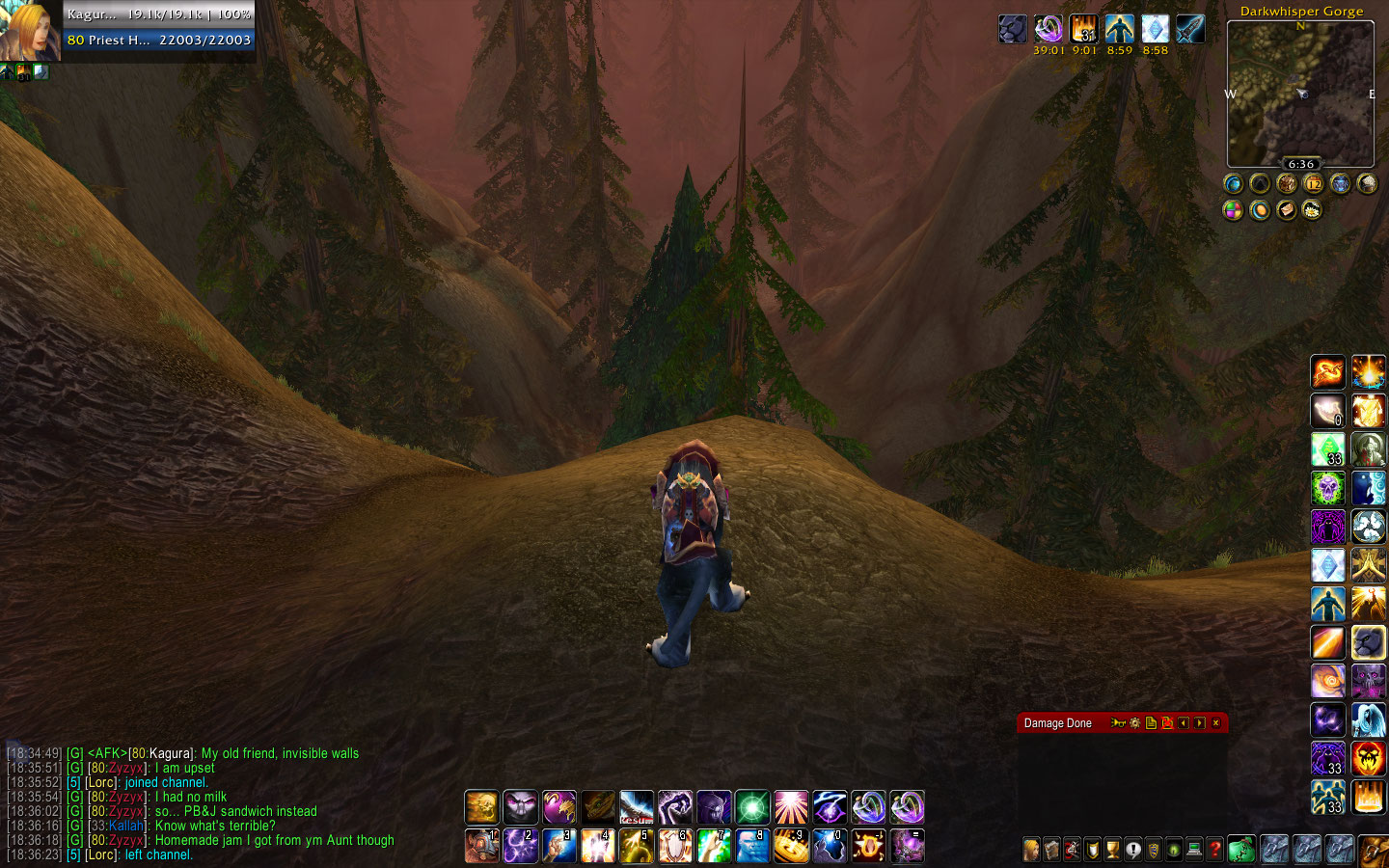
Task: Click the black panther mount buff icon
Action: click(x=1013, y=29)
